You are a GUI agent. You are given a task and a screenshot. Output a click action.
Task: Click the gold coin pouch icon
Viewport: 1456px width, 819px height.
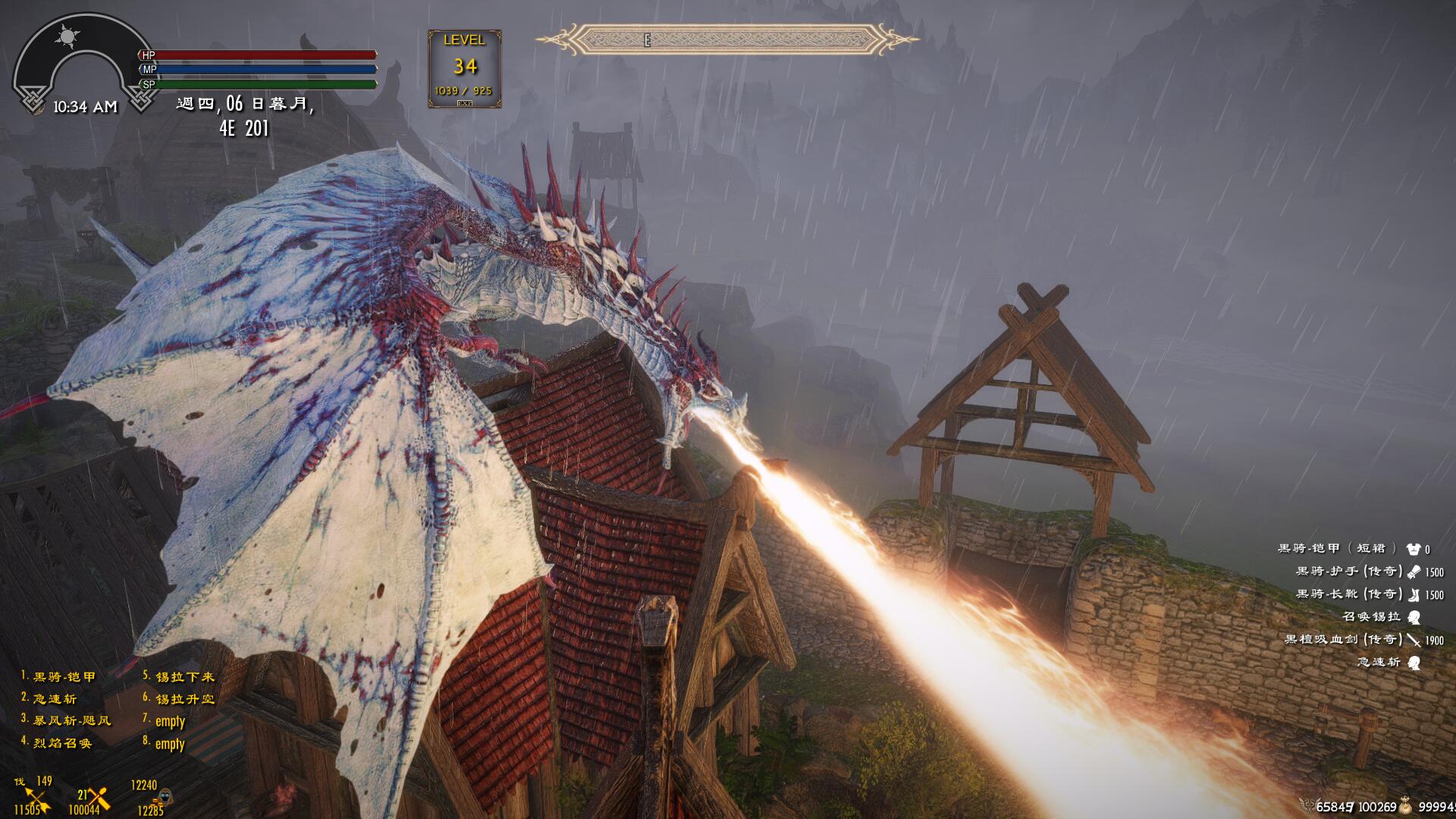click(1405, 805)
